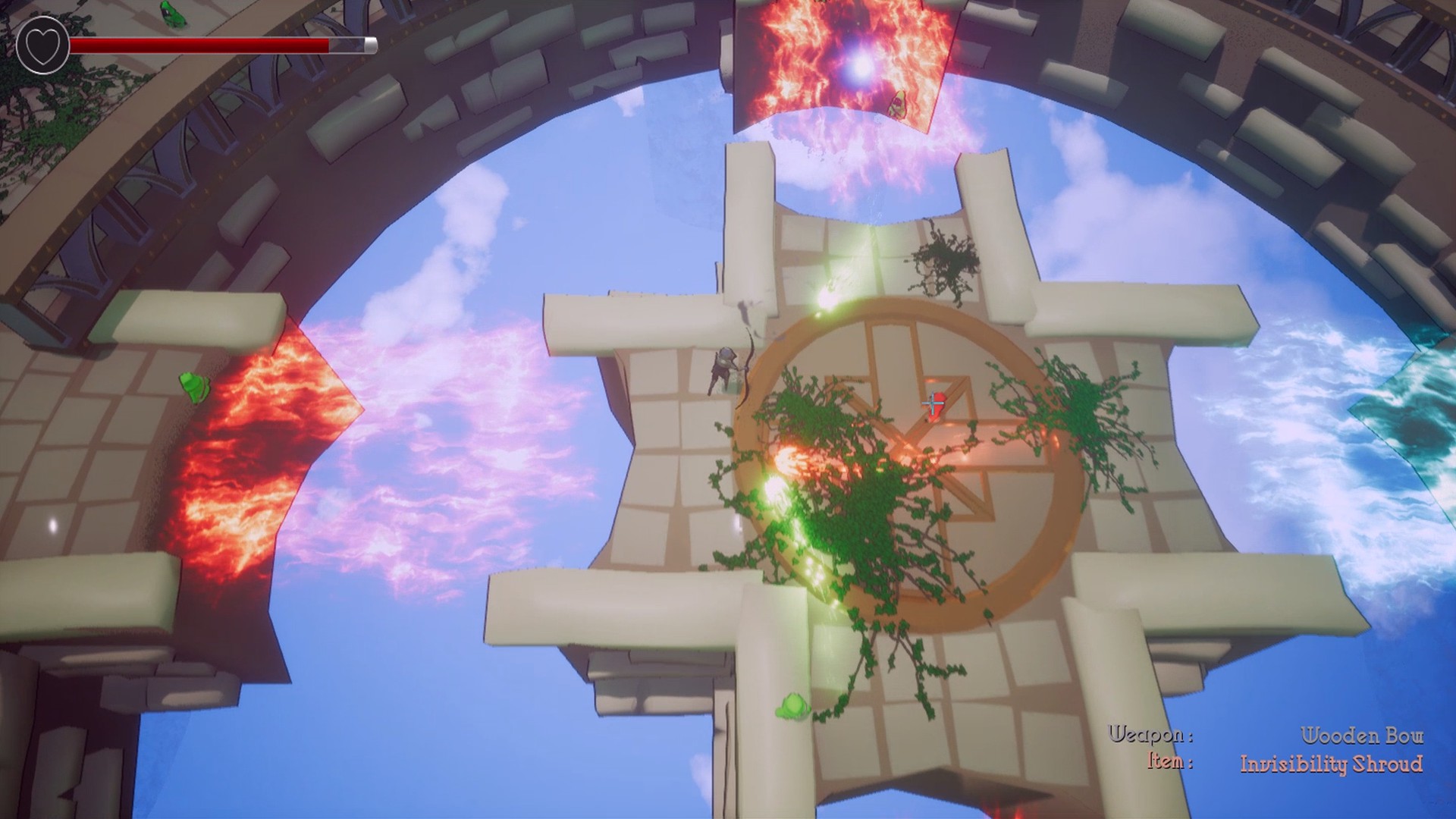Click the enemy inside the top fire portal
This screenshot has height=819, width=1456.
(x=899, y=106)
